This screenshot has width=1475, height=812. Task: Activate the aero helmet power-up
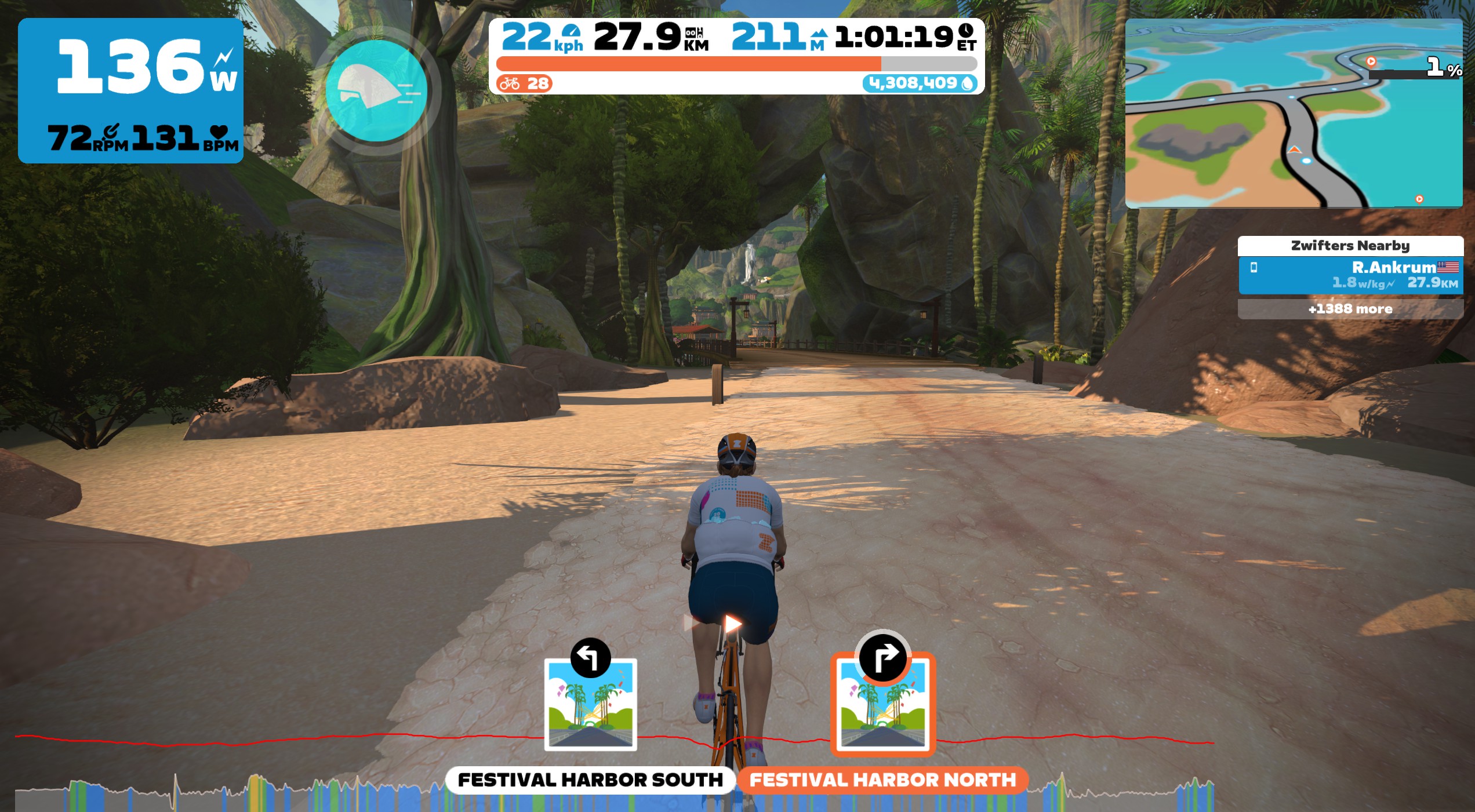(377, 91)
